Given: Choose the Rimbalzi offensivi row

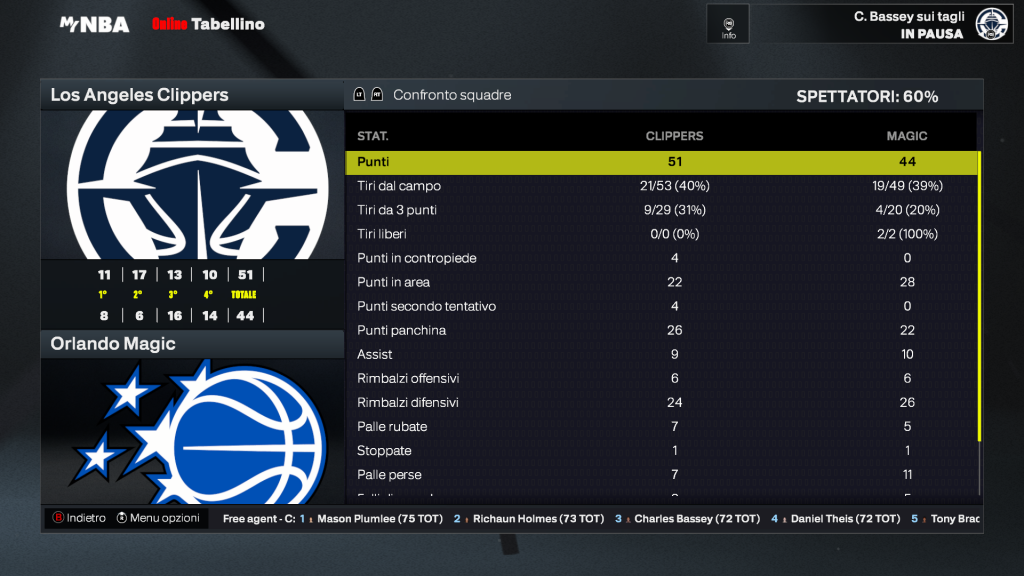Looking at the screenshot, I should (660, 378).
